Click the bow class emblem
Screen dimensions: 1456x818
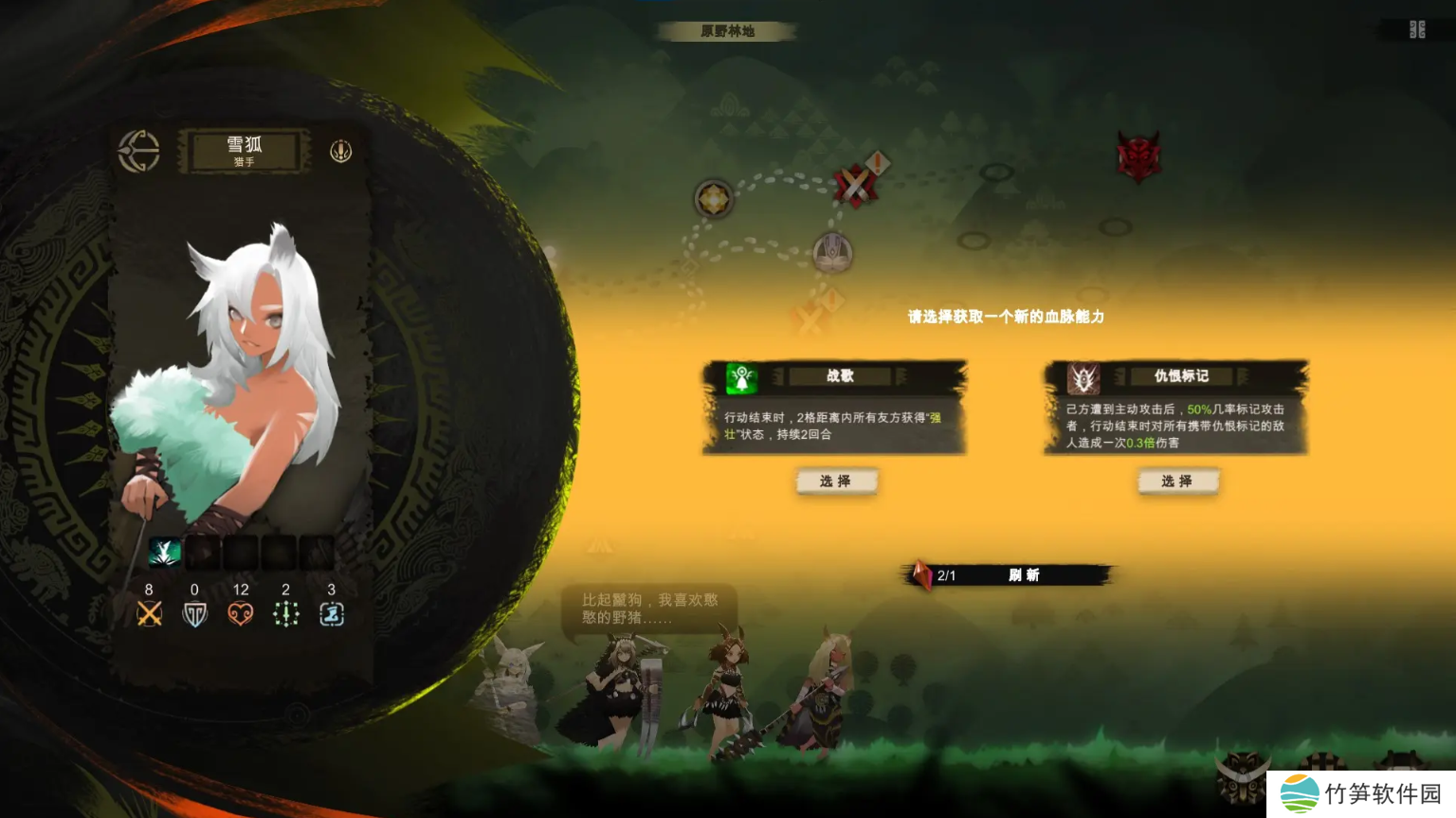(139, 151)
